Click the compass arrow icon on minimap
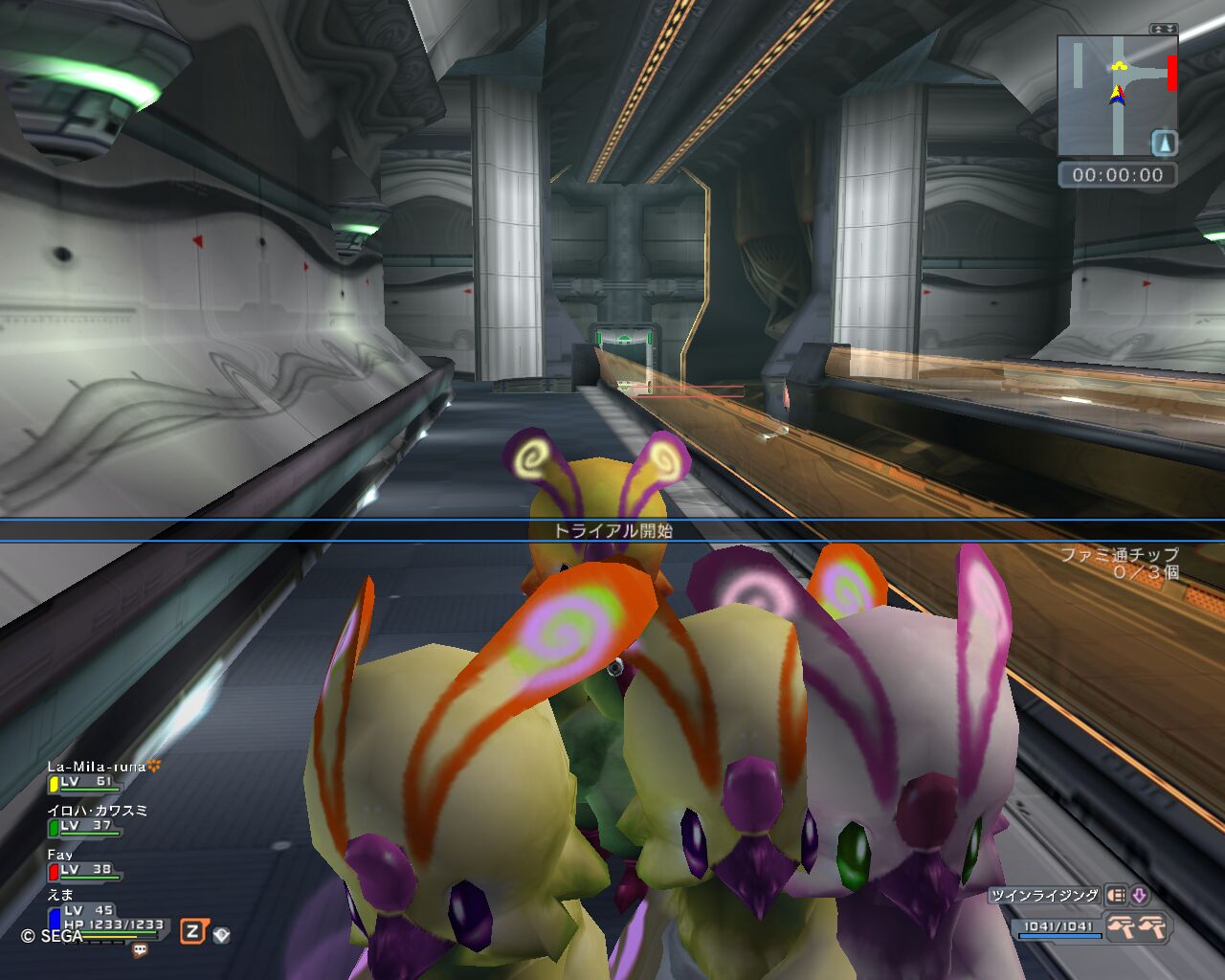Image resolution: width=1225 pixels, height=980 pixels. (x=1164, y=144)
